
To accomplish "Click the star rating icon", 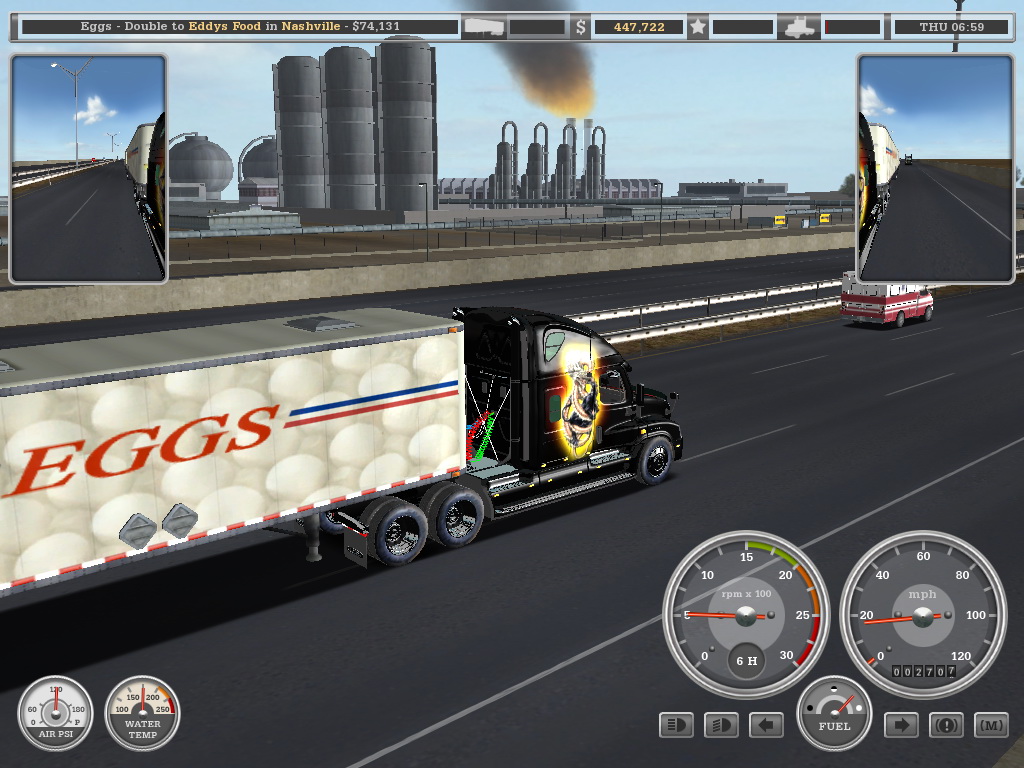I will pyautogui.click(x=697, y=27).
